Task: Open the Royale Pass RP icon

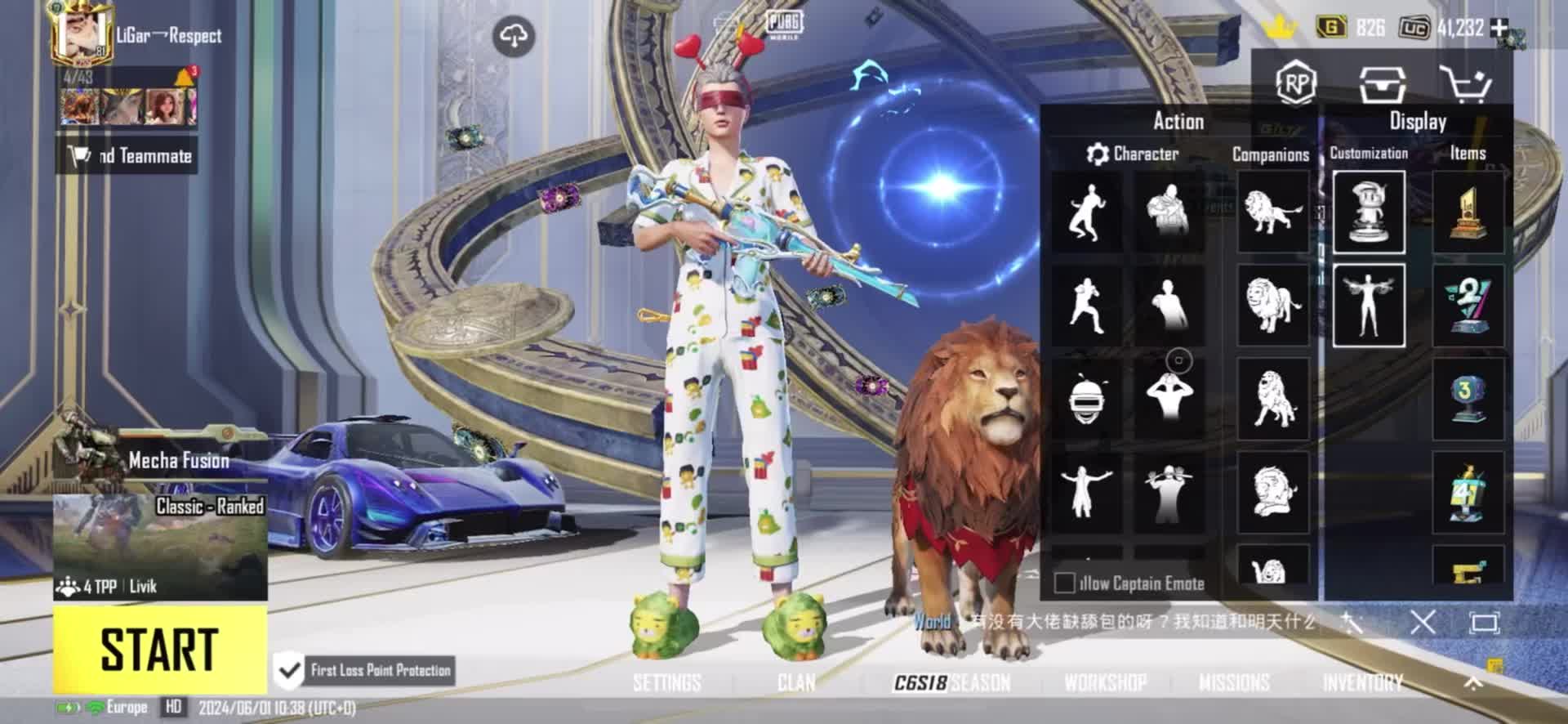Action: [x=1296, y=83]
